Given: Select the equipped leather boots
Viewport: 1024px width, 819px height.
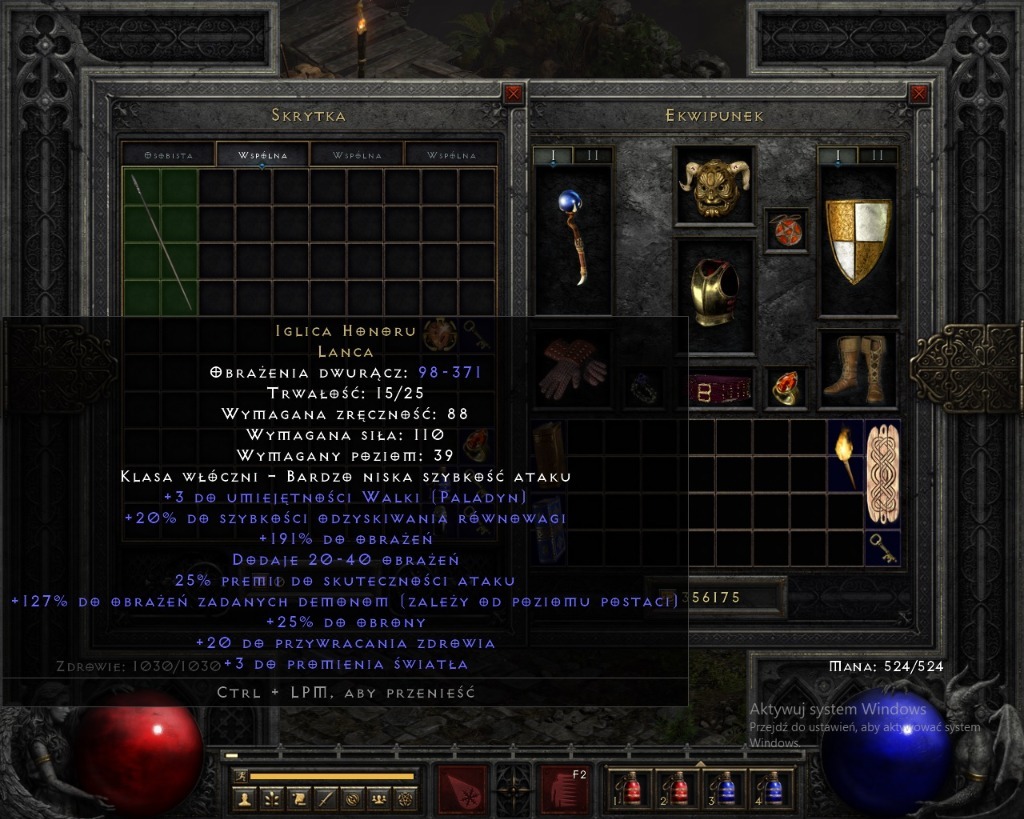Looking at the screenshot, I should 858,369.
